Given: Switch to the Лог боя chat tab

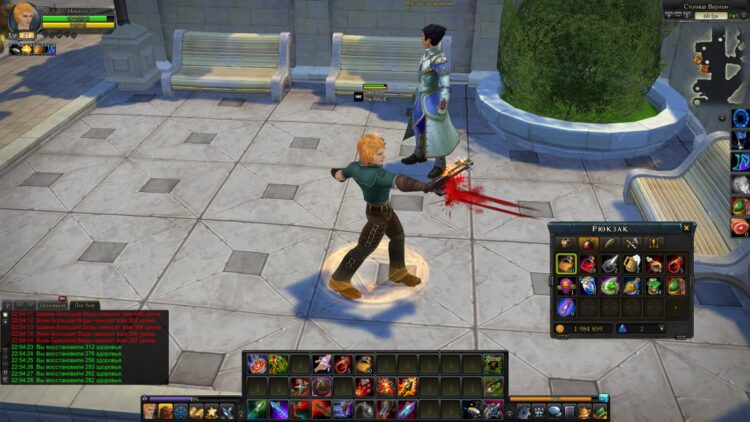Looking at the screenshot, I should coord(85,304).
